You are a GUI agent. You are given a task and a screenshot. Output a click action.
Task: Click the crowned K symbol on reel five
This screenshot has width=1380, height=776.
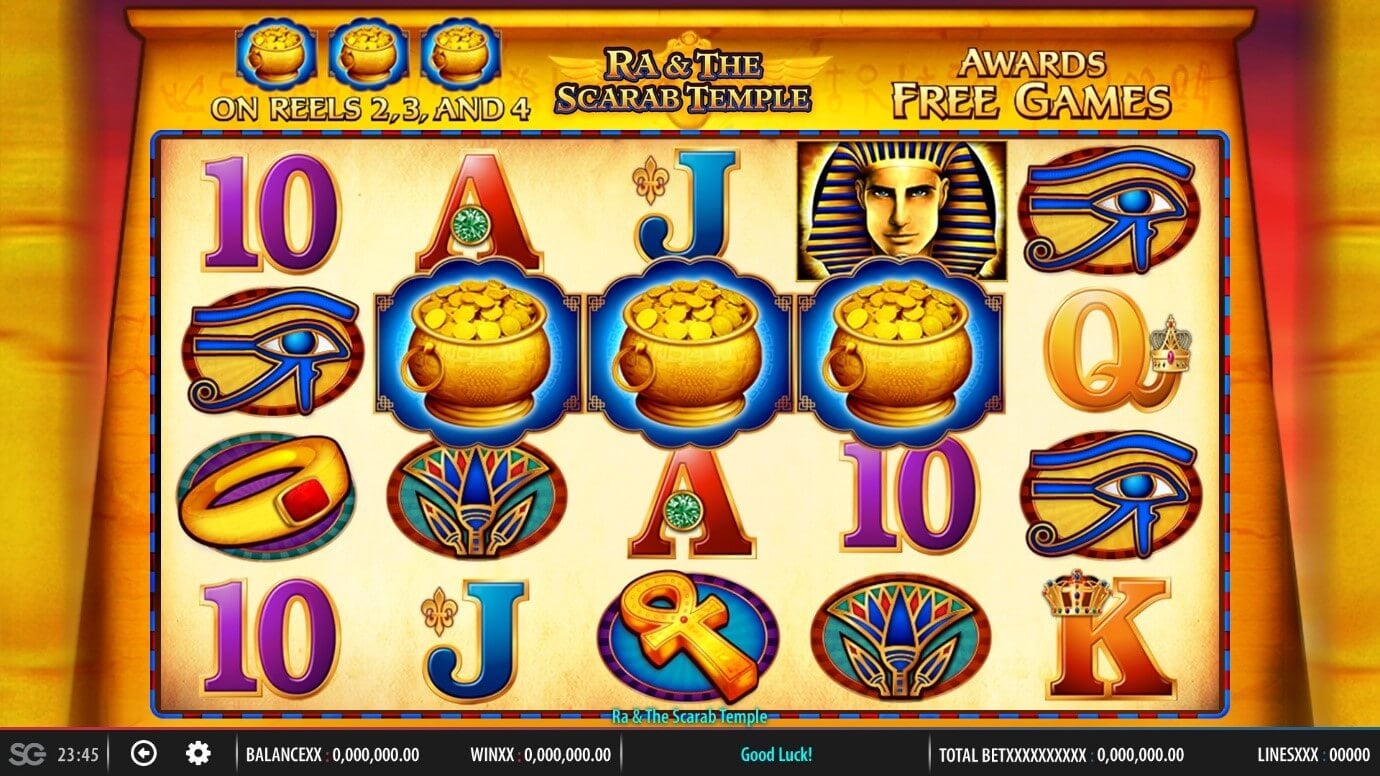(1095, 635)
